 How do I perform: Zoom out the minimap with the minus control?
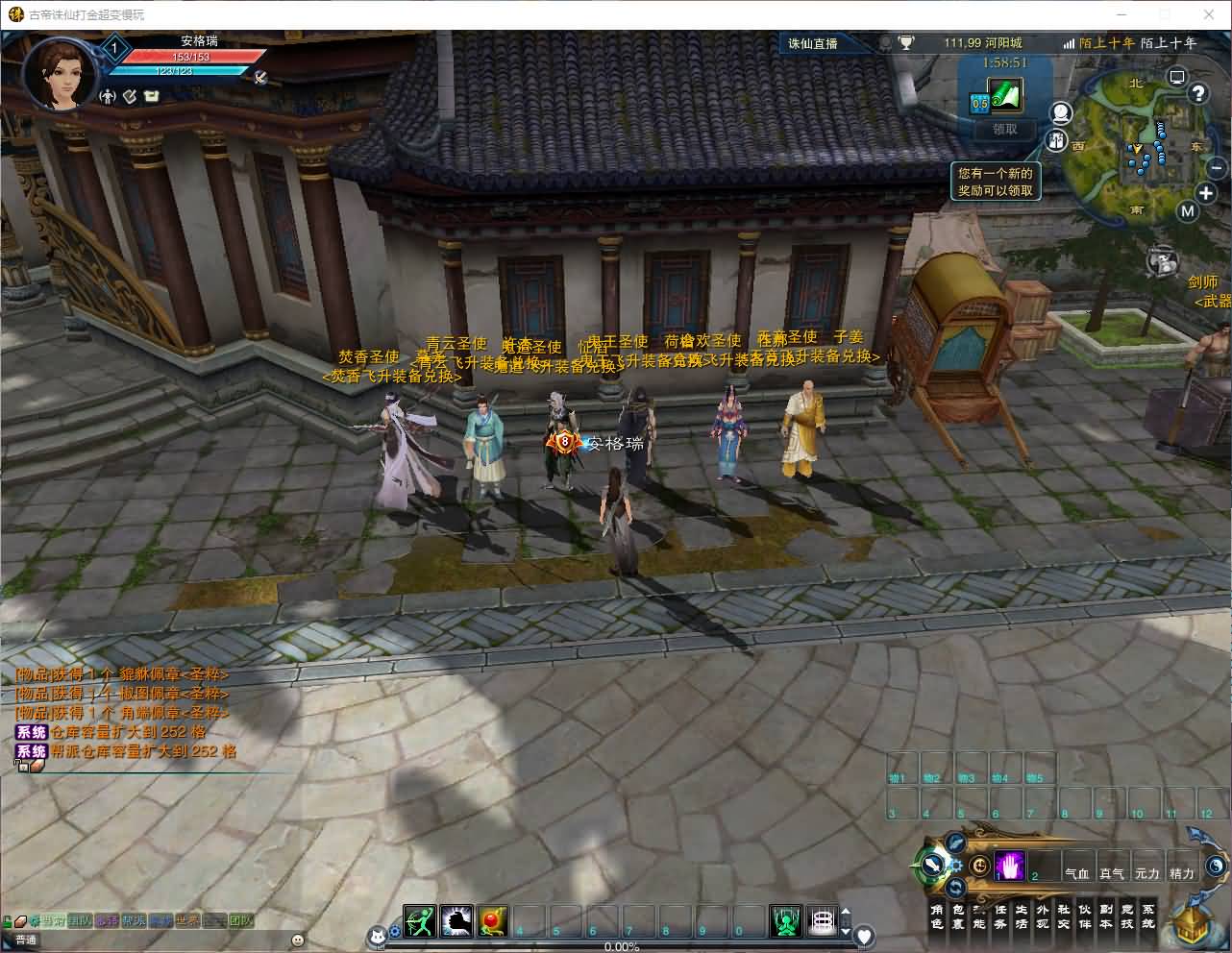coord(1216,168)
